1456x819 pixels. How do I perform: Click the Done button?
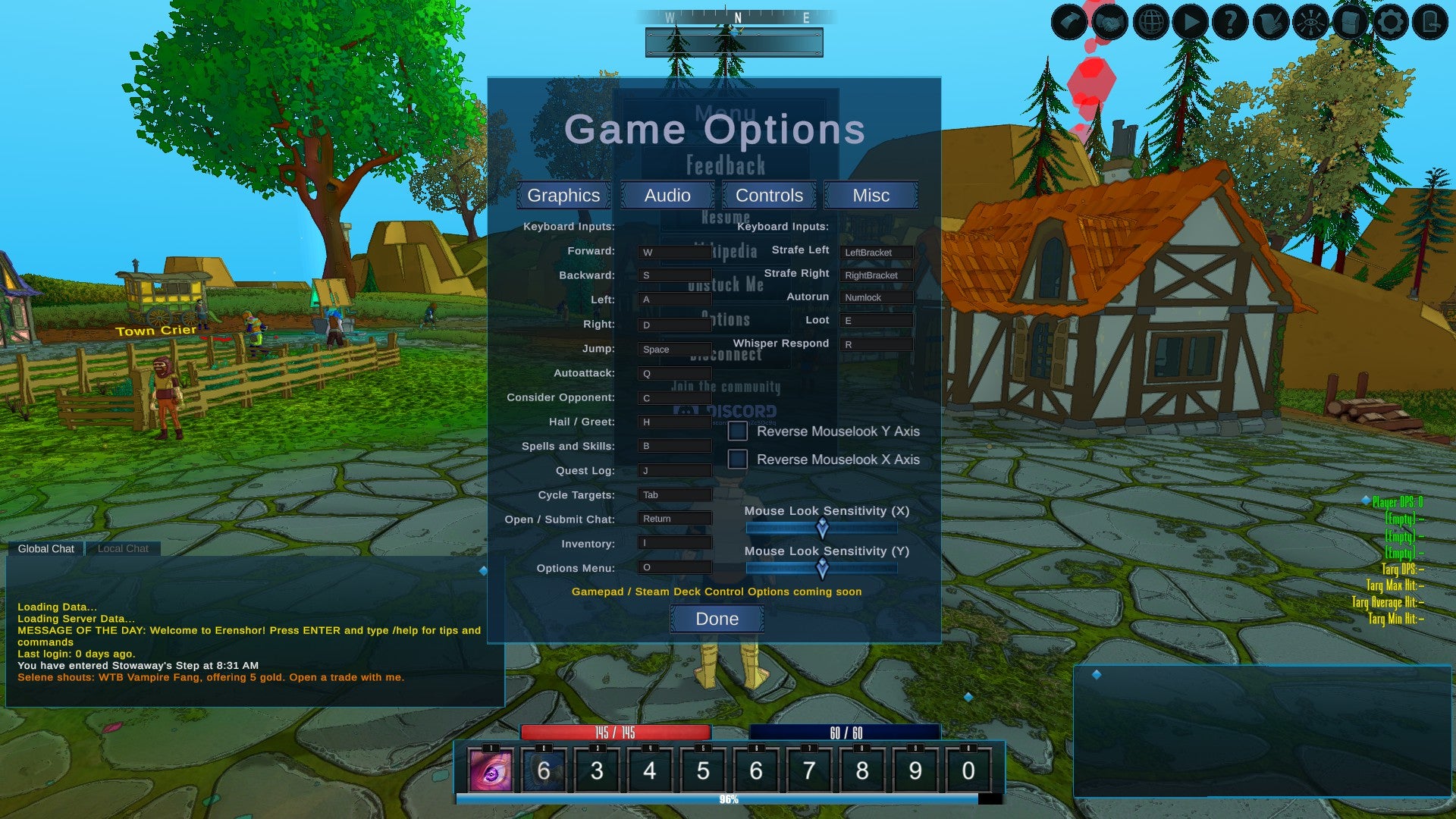[716, 618]
